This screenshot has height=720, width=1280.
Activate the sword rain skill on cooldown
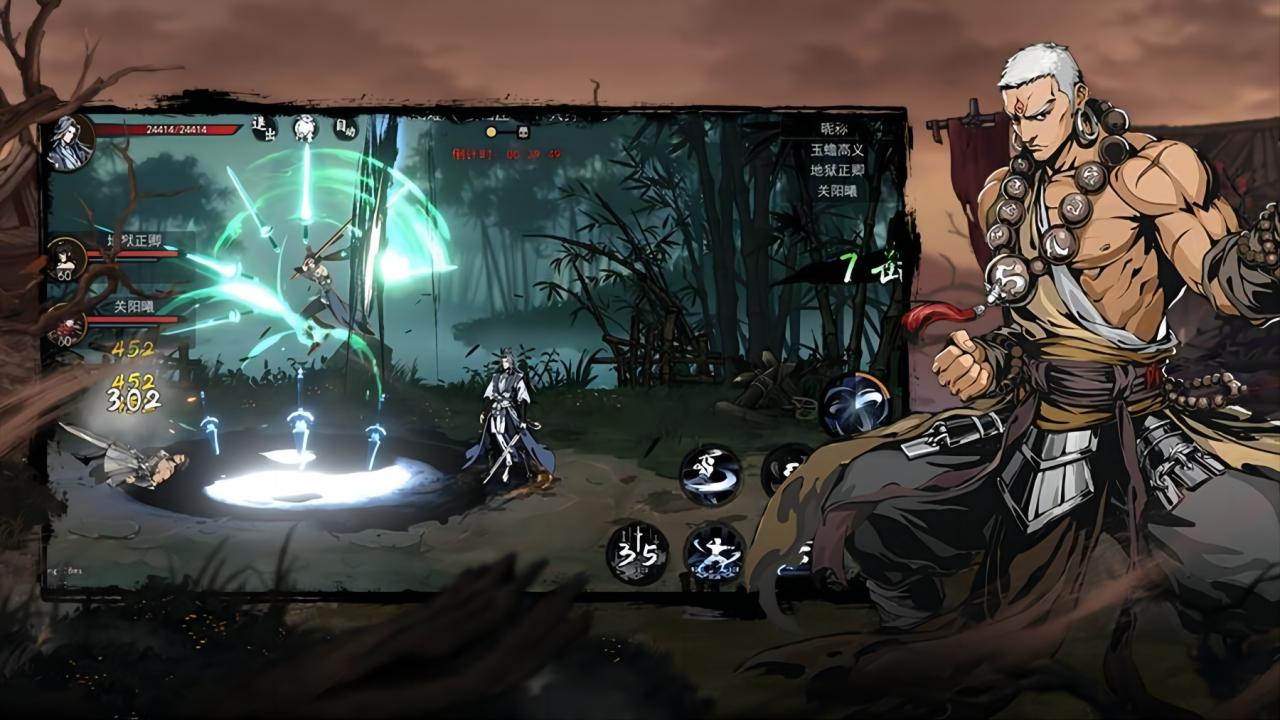pyautogui.click(x=637, y=553)
